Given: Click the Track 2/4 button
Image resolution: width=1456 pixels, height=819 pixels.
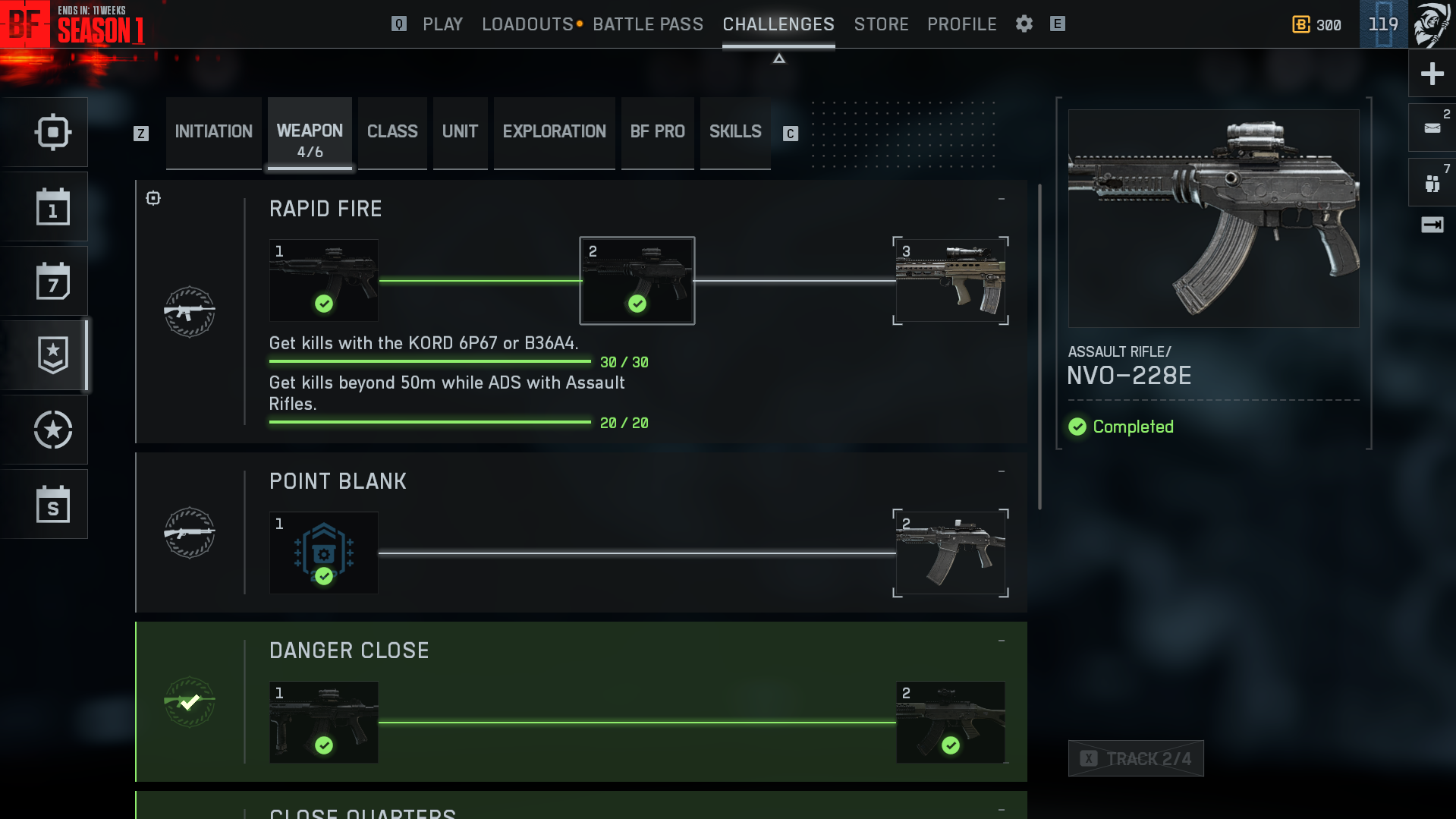Looking at the screenshot, I should coord(1136,758).
